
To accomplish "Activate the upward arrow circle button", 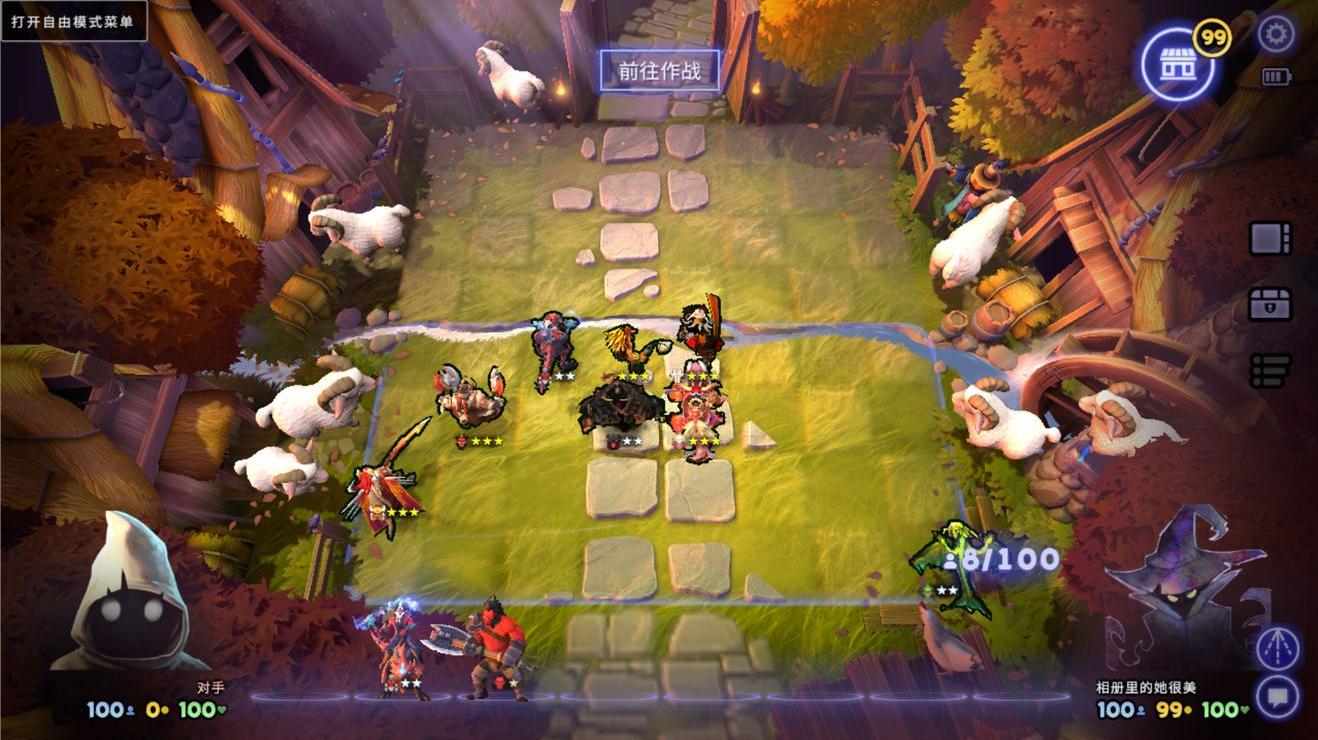I will (x=1278, y=648).
